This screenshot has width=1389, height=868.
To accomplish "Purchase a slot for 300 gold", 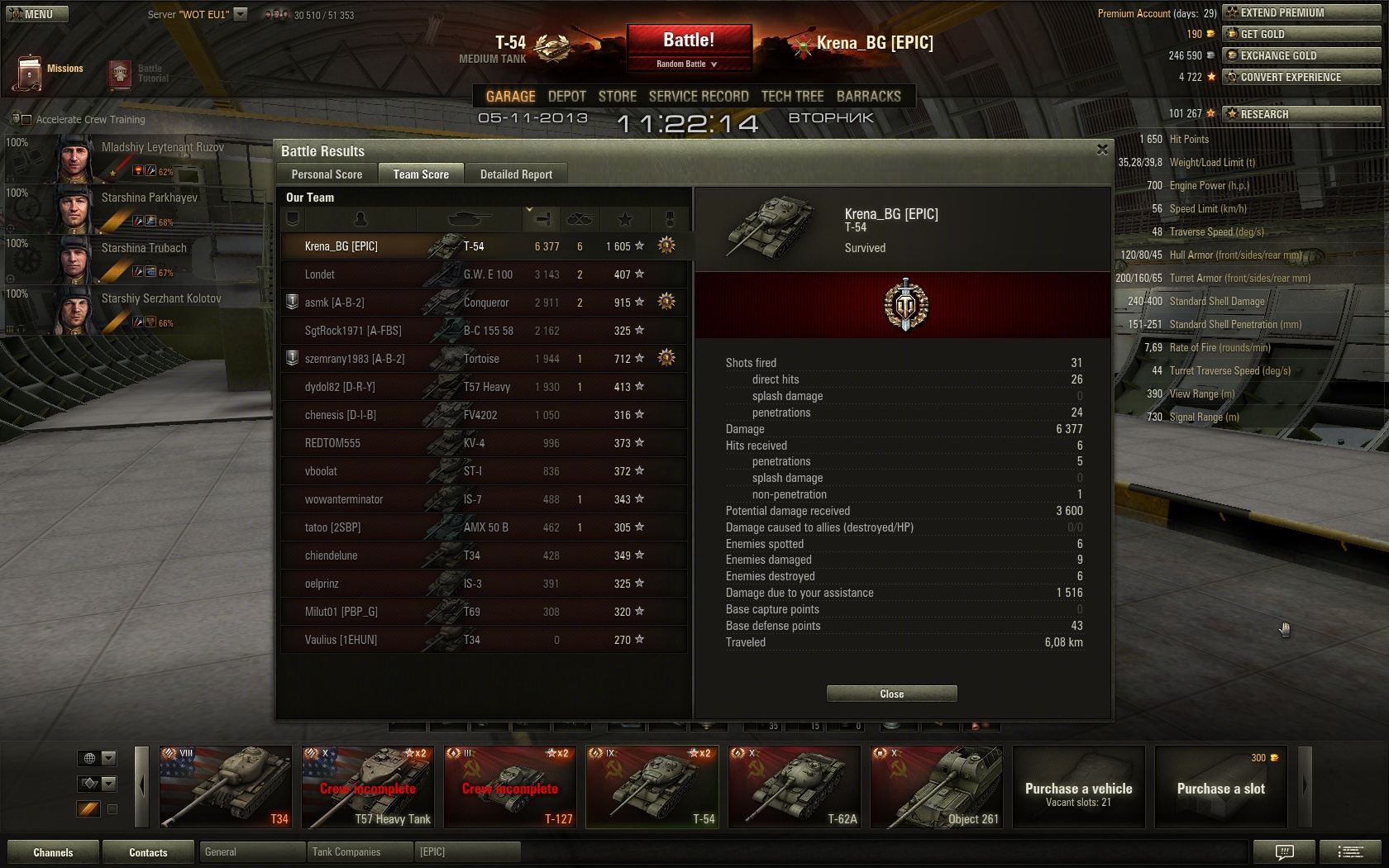I will pyautogui.click(x=1220, y=787).
